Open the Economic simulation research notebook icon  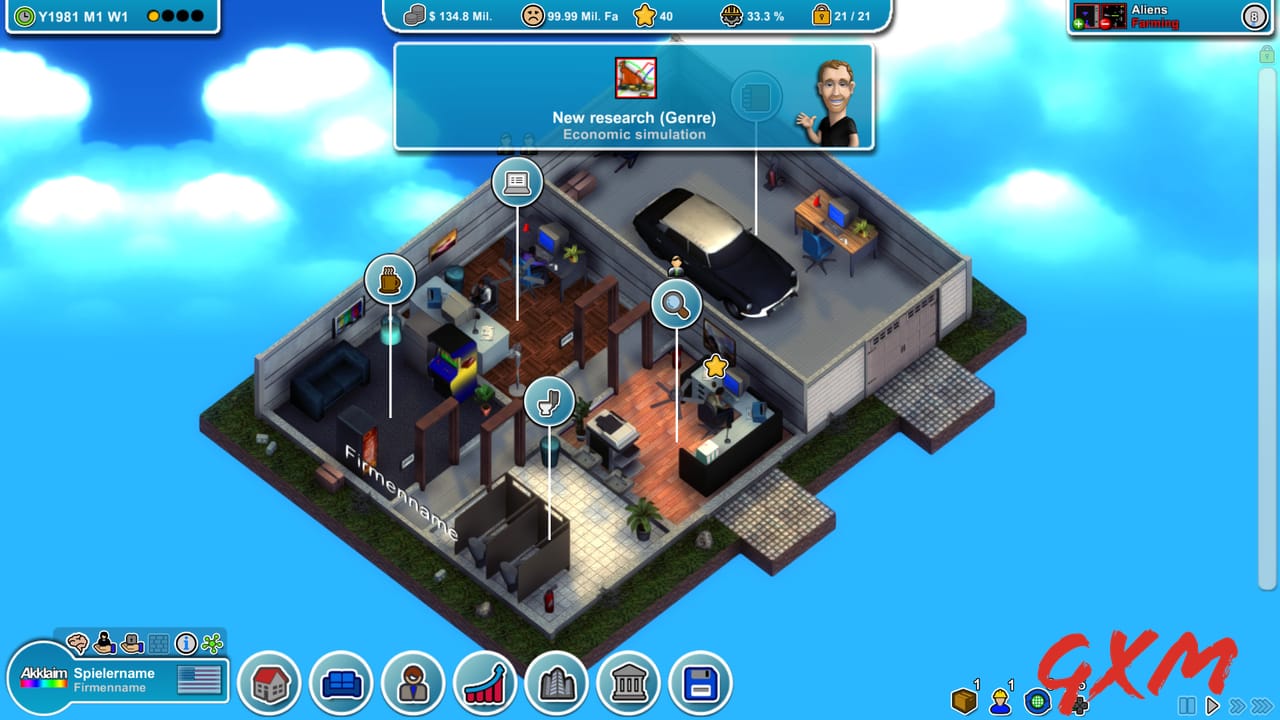pyautogui.click(x=757, y=96)
